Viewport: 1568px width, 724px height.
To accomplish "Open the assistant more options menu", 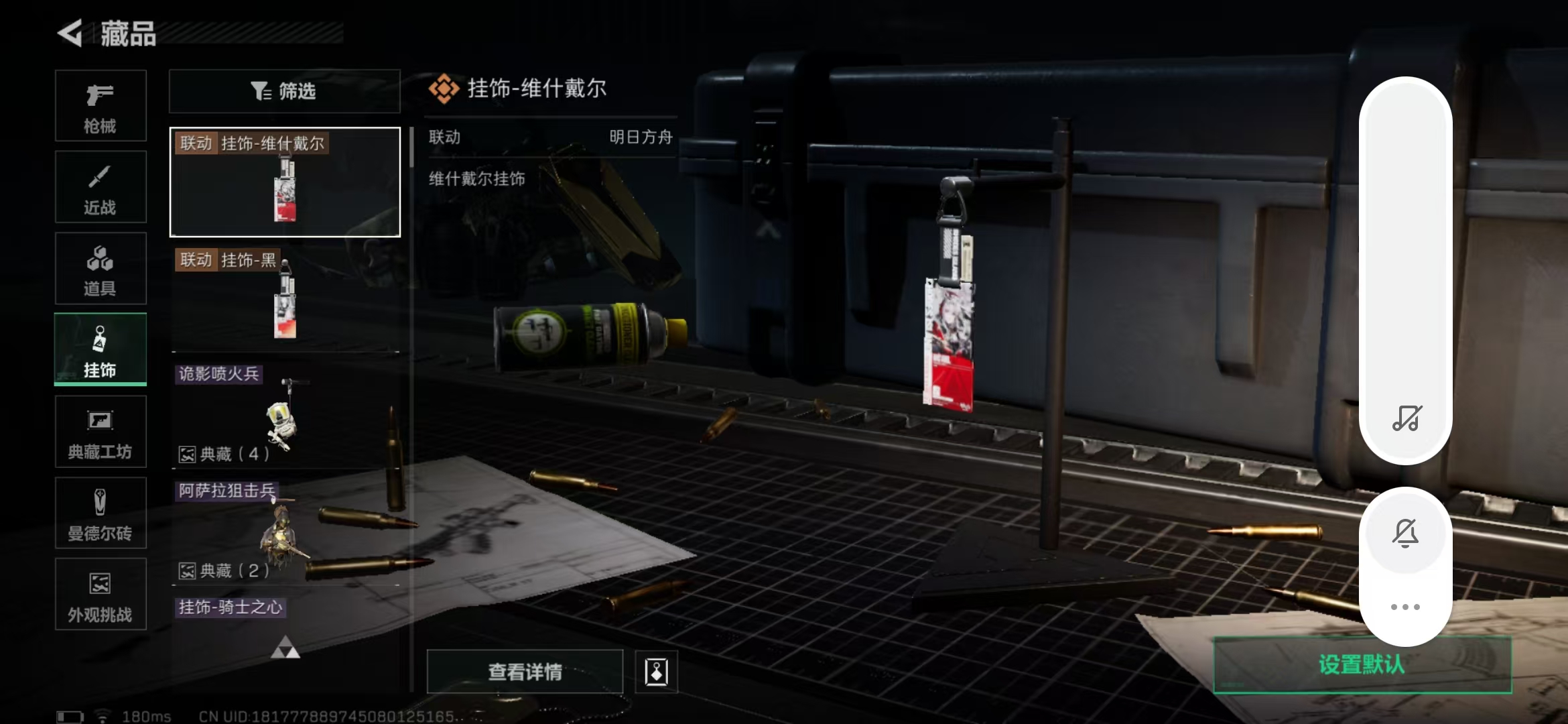I will 1406,606.
